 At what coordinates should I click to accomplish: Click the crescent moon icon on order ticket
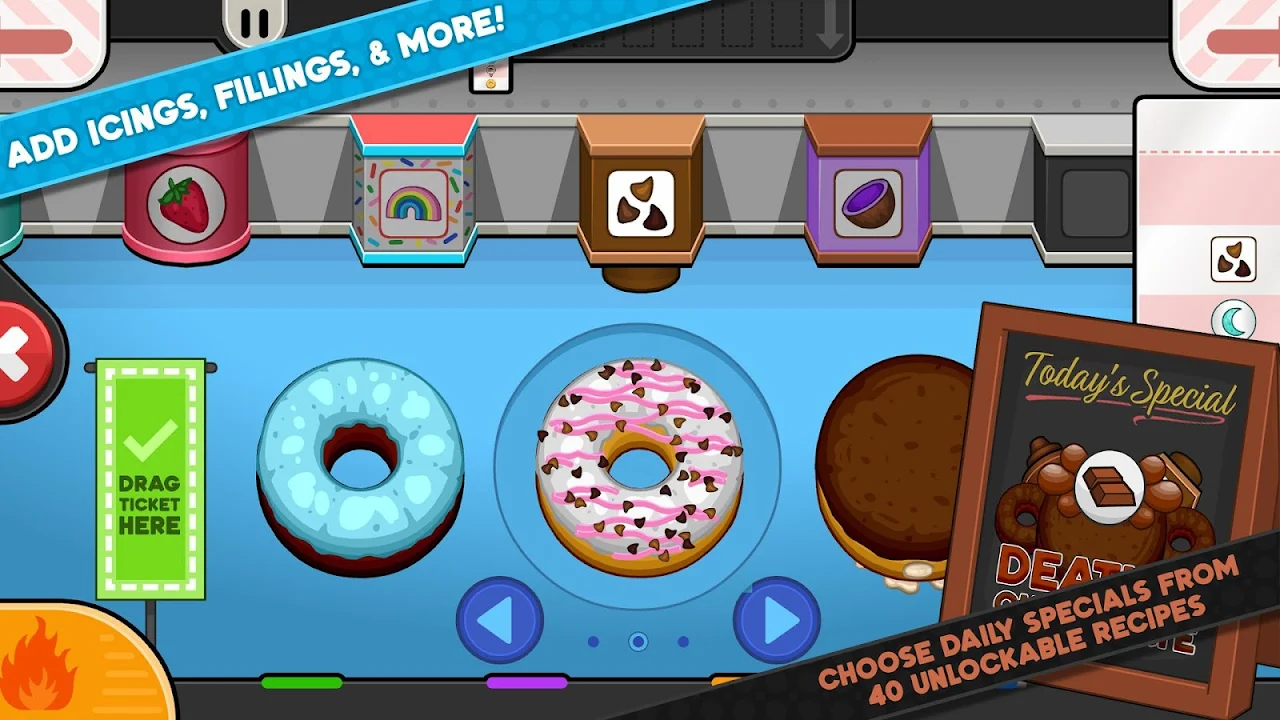(x=1234, y=321)
